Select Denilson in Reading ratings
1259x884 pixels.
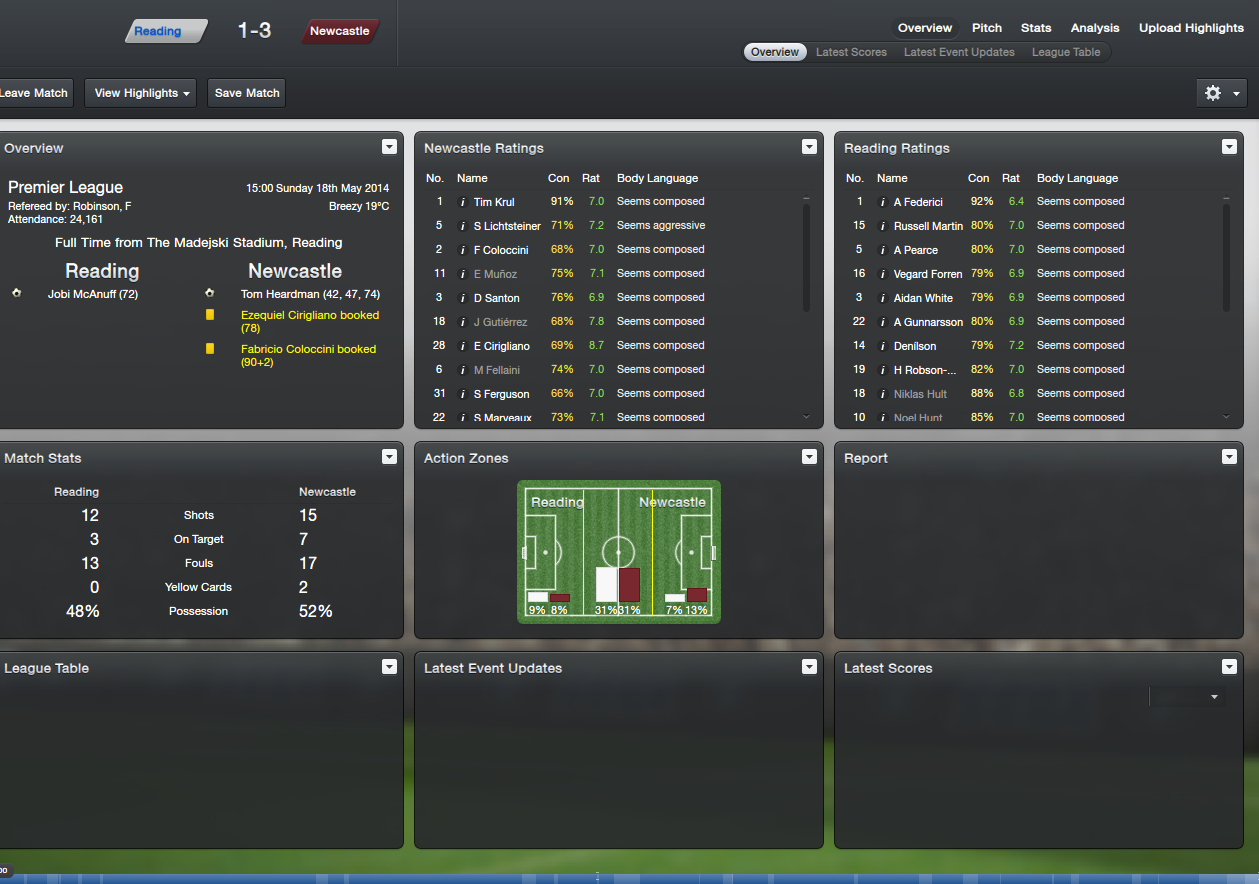pyautogui.click(x=915, y=346)
